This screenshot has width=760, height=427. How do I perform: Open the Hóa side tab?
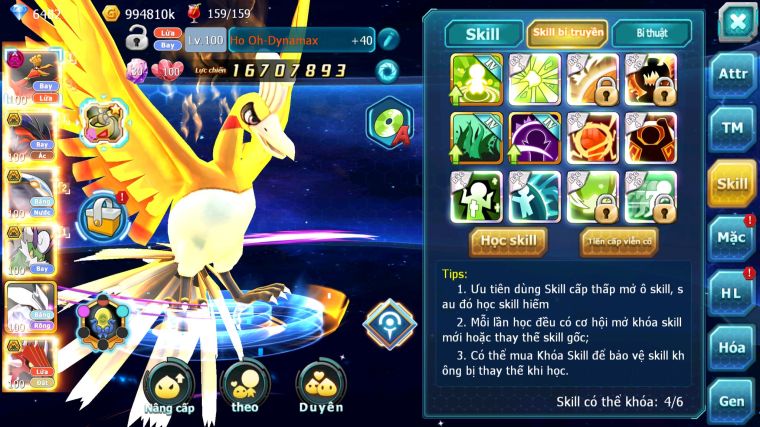(732, 347)
